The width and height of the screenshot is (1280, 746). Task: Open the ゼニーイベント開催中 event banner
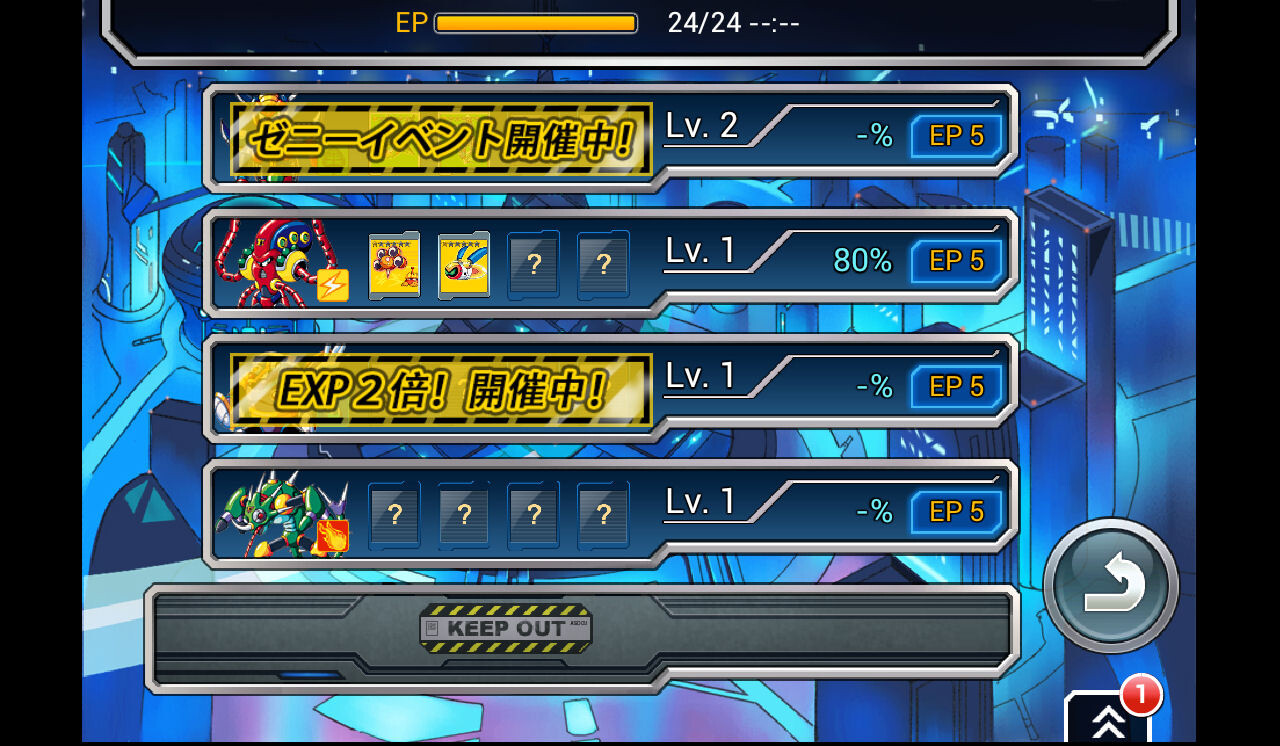coord(437,137)
